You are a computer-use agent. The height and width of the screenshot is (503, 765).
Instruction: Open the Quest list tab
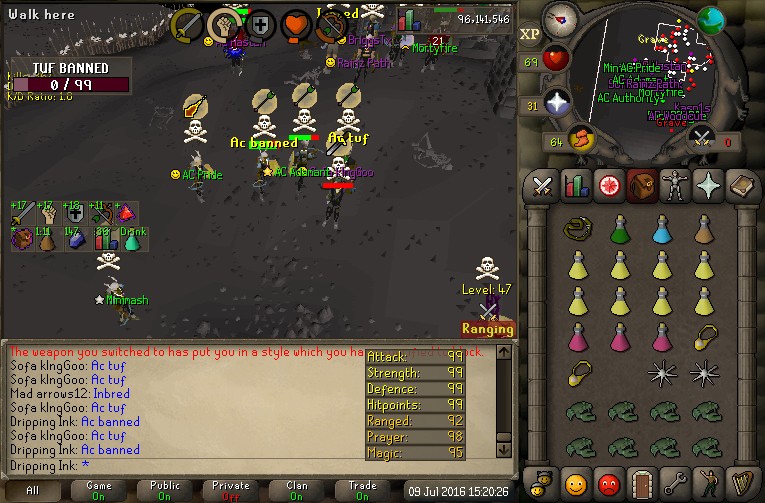pyautogui.click(x=608, y=186)
